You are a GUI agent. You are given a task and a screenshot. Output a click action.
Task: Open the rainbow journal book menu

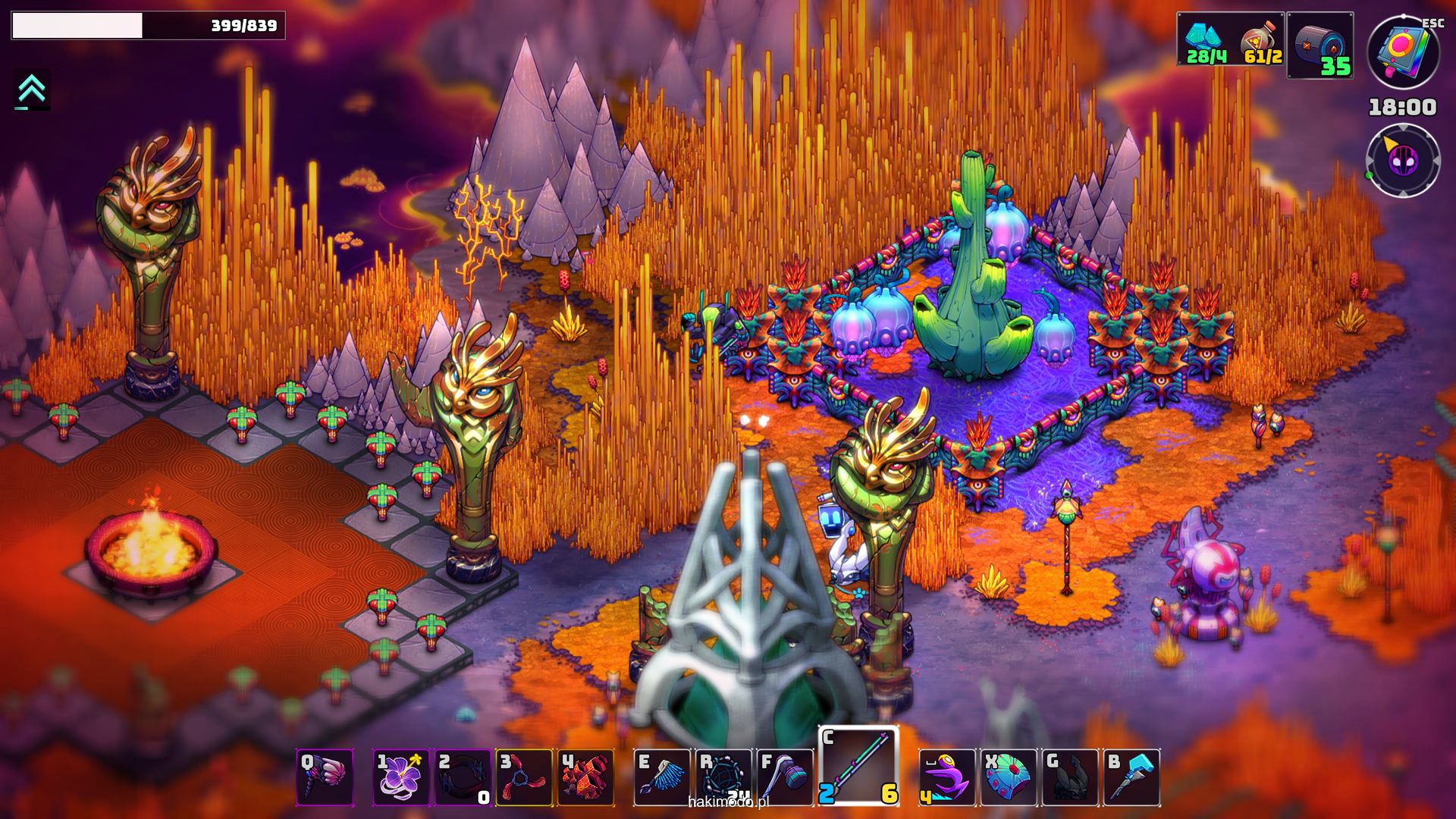click(x=1403, y=53)
